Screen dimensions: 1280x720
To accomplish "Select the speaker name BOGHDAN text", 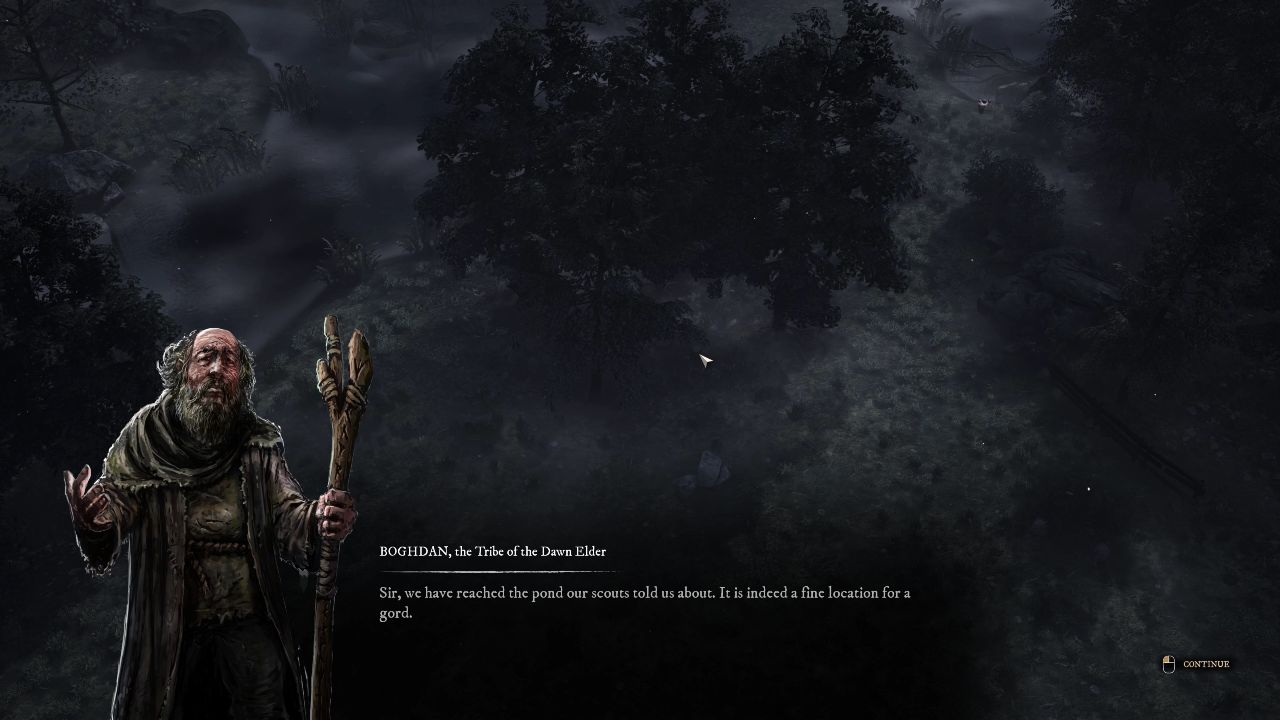I will [412, 551].
